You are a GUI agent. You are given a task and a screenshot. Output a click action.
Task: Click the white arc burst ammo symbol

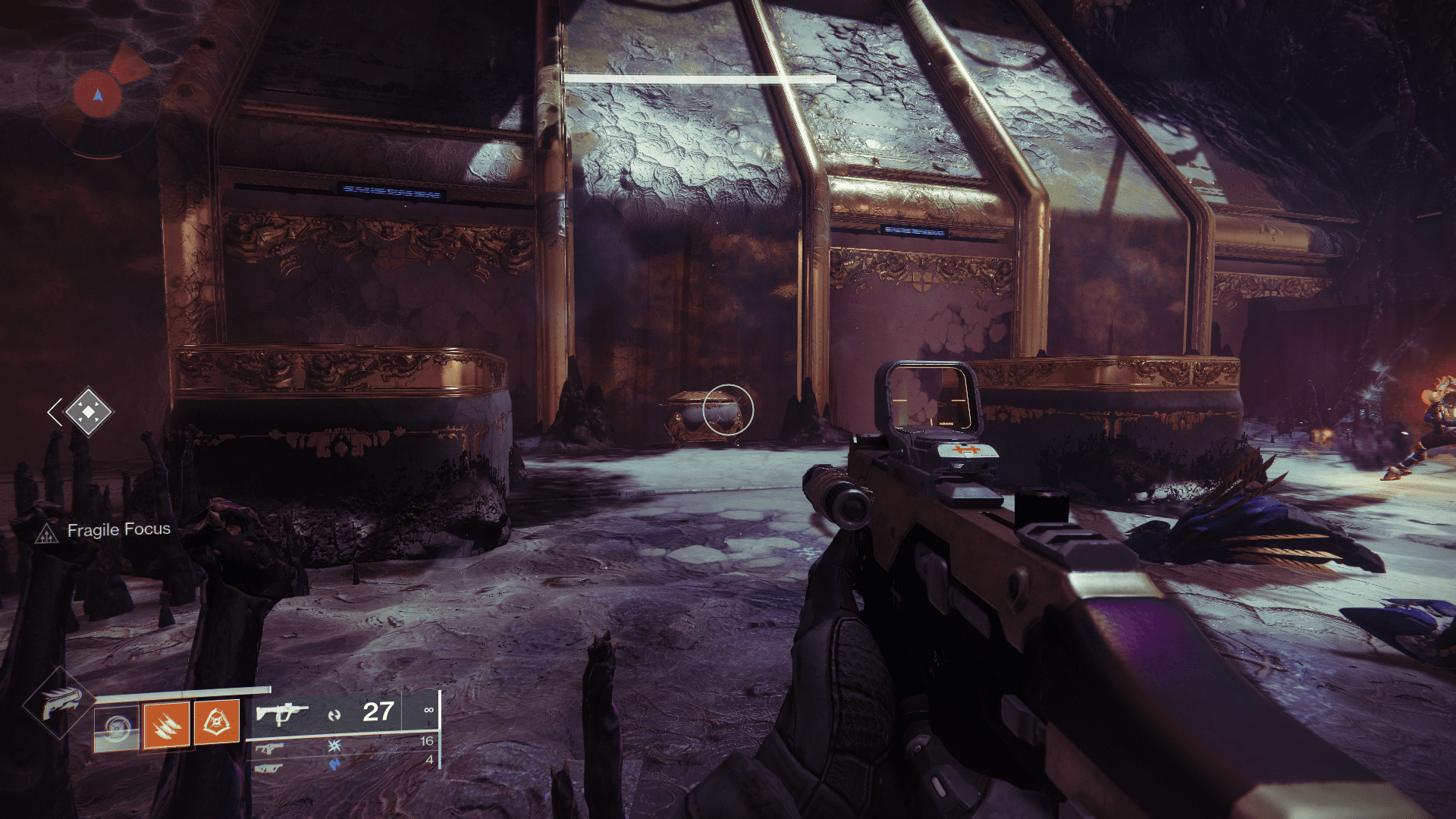coord(334,744)
